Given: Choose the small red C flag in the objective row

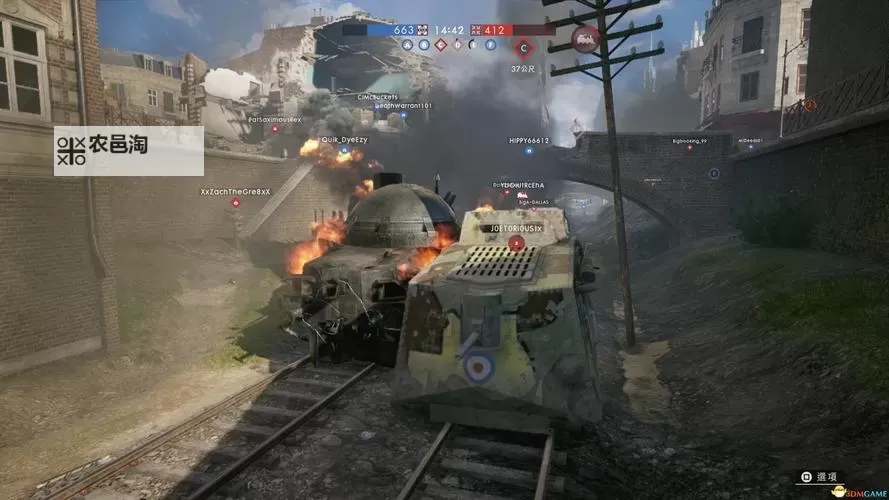Looking at the screenshot, I should (441, 45).
